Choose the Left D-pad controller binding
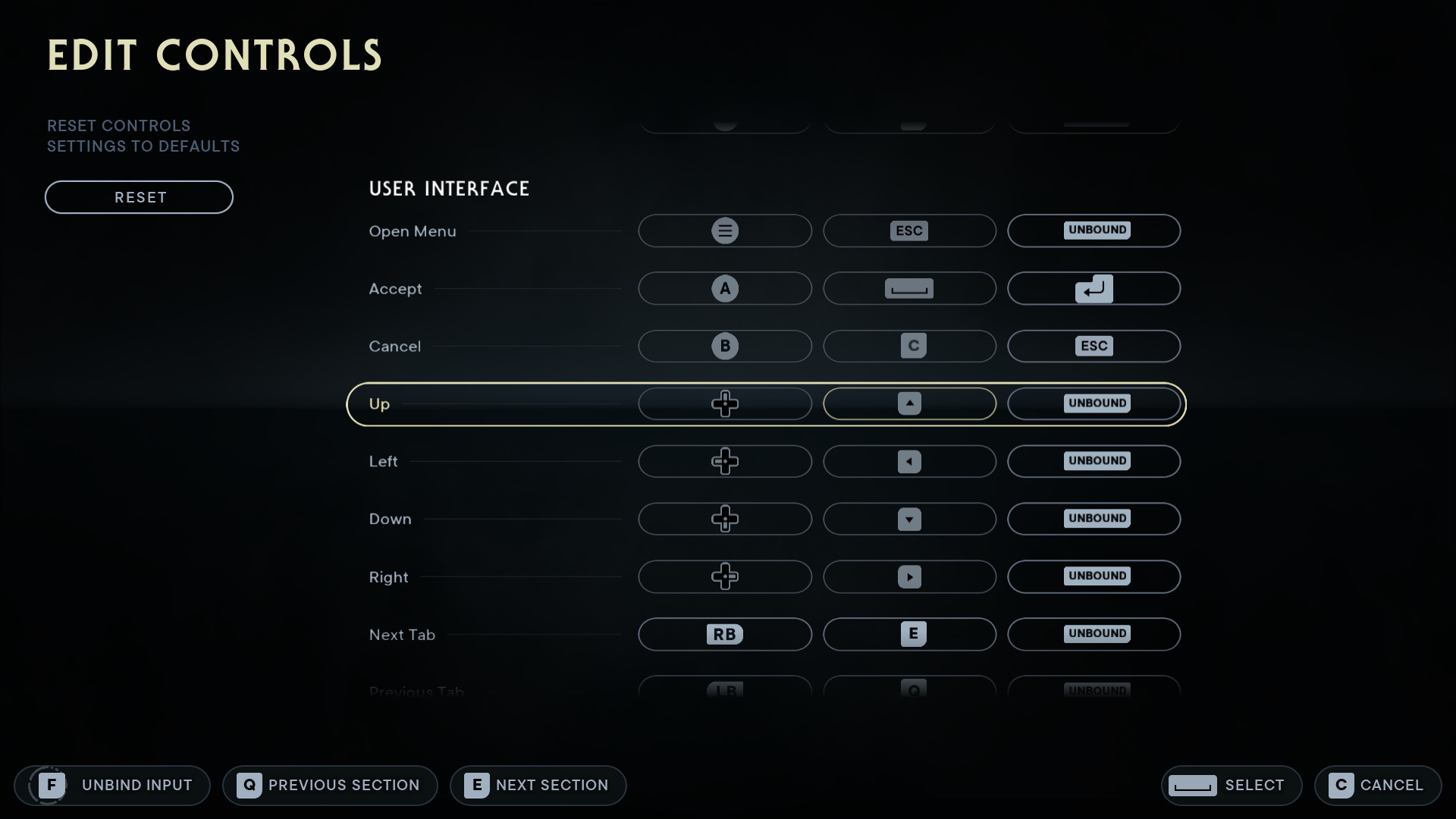This screenshot has width=1456, height=819. [724, 461]
